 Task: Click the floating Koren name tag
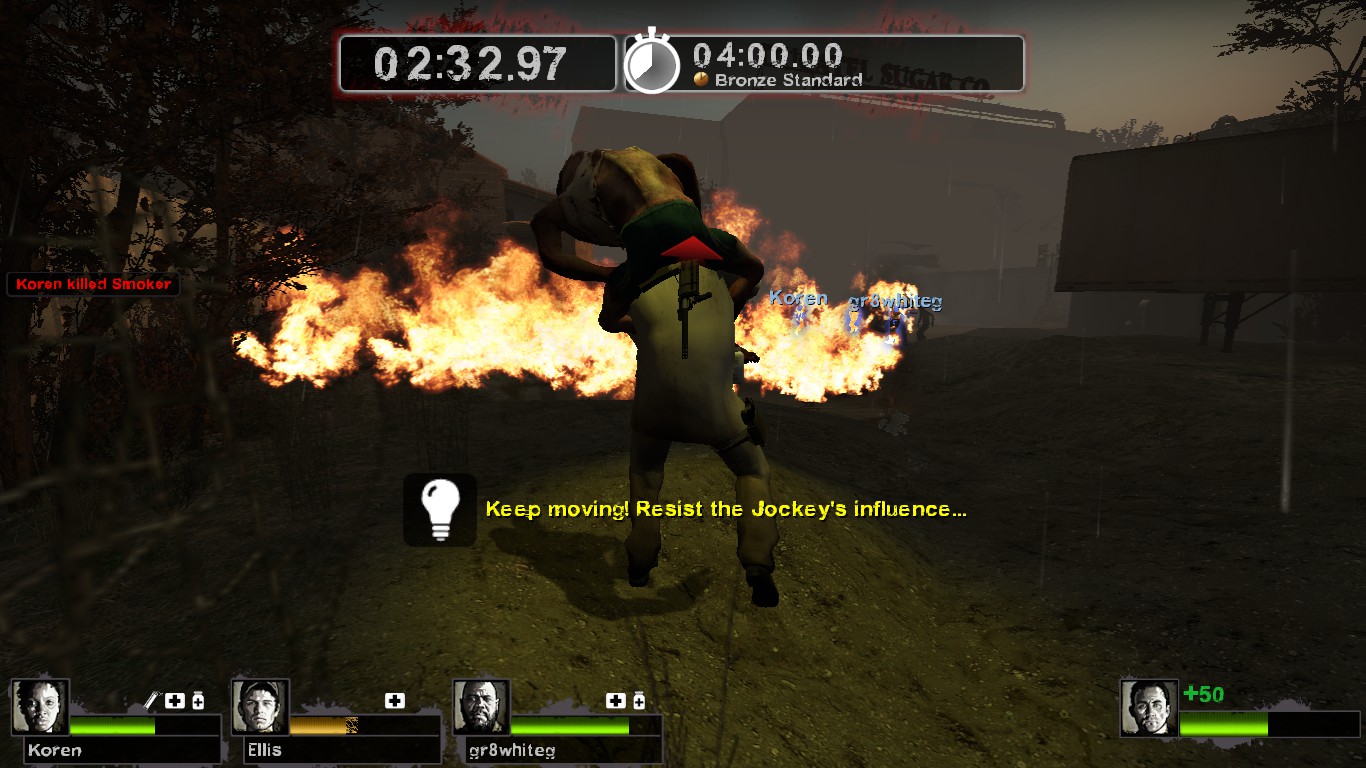[x=800, y=298]
